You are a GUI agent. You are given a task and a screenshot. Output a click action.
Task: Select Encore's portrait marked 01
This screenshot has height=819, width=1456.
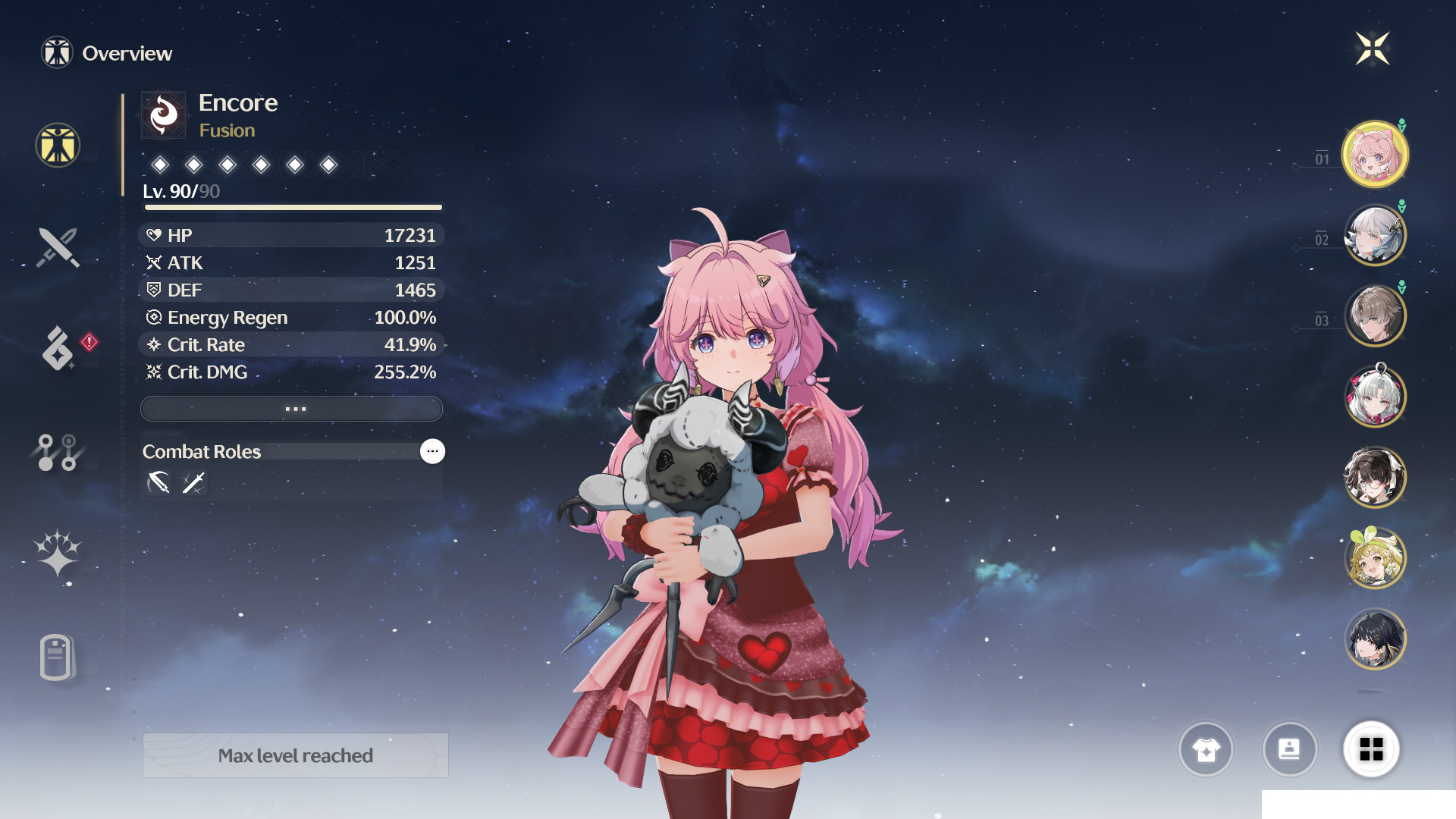tap(1375, 154)
